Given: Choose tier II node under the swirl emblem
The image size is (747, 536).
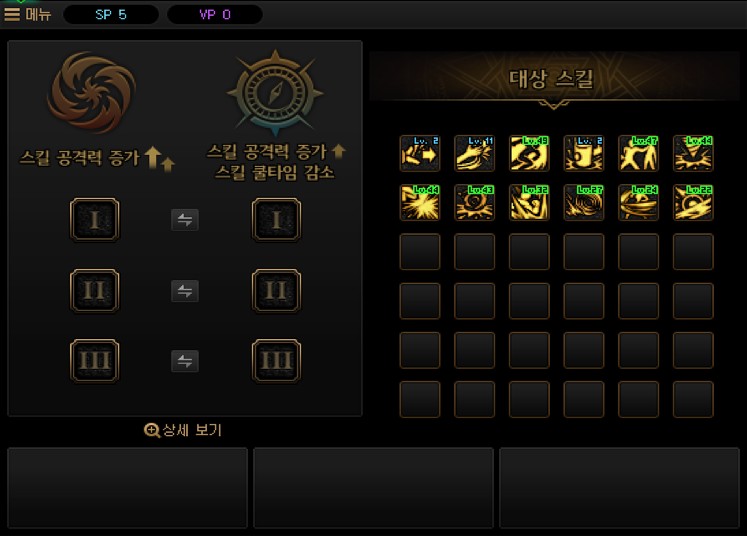Looking at the screenshot, I should (95, 291).
